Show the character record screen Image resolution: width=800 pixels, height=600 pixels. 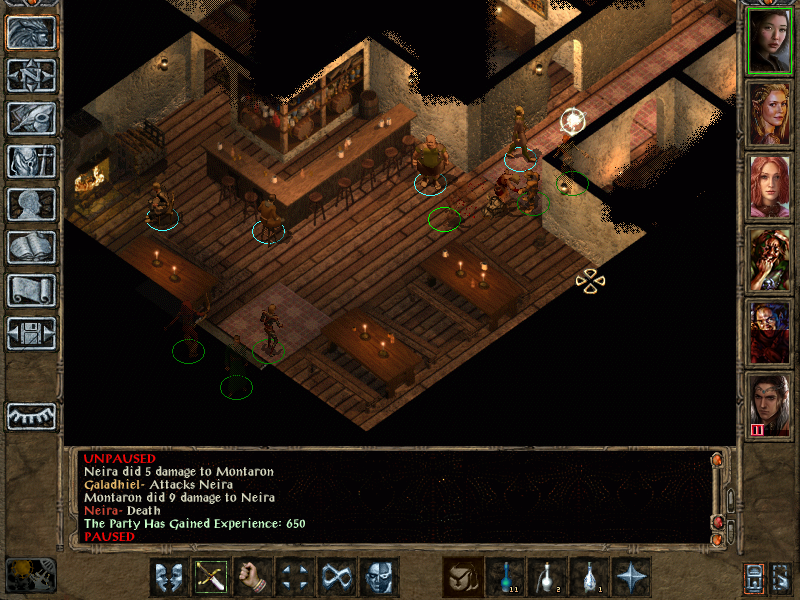pos(31,204)
